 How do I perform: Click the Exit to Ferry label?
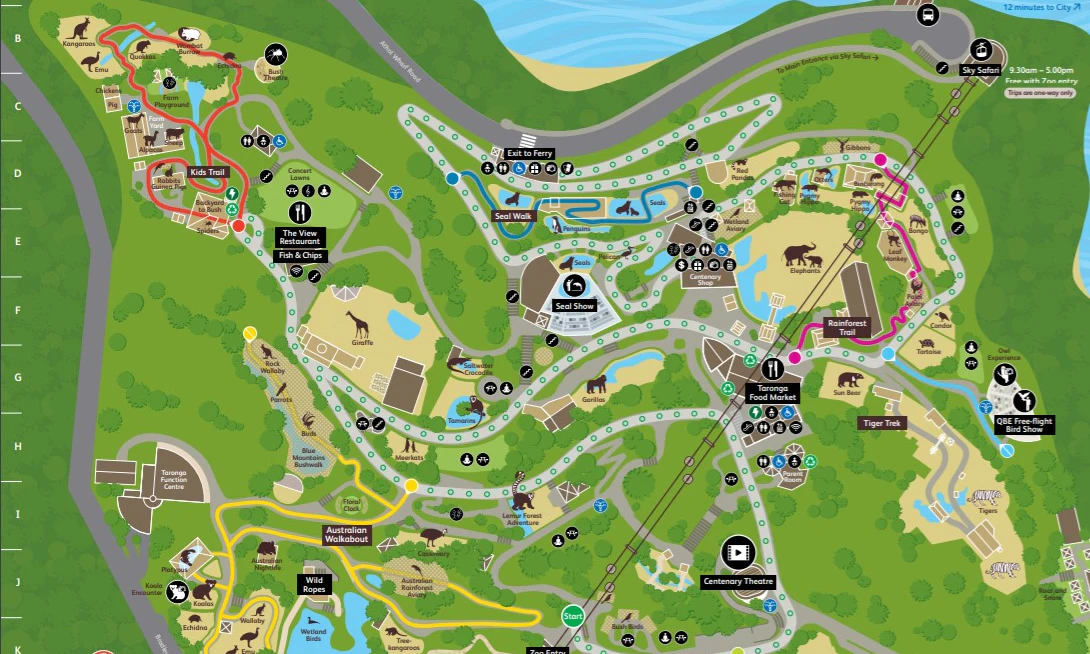[529, 153]
